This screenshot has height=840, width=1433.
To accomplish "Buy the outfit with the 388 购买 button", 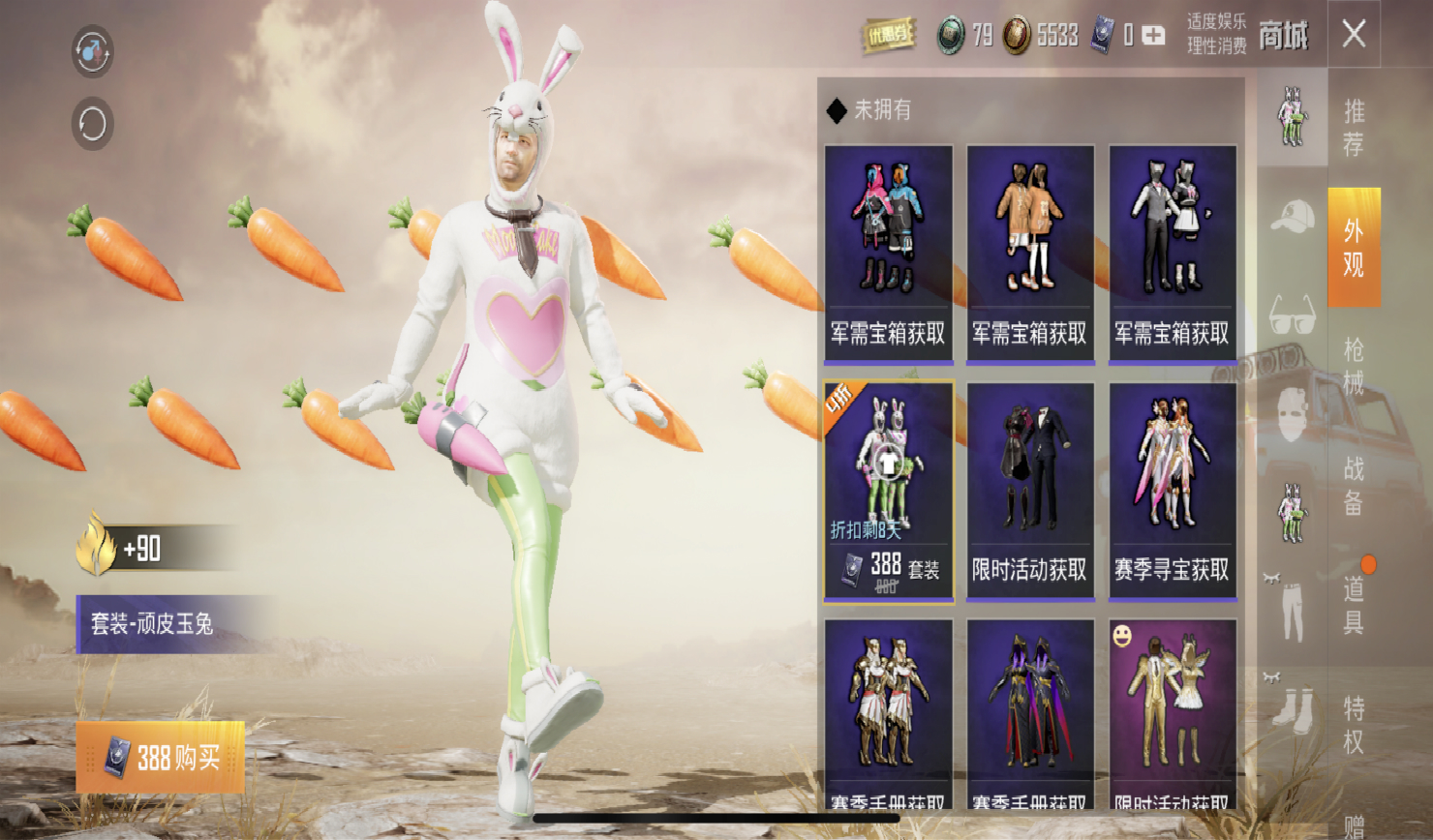I will [161, 758].
